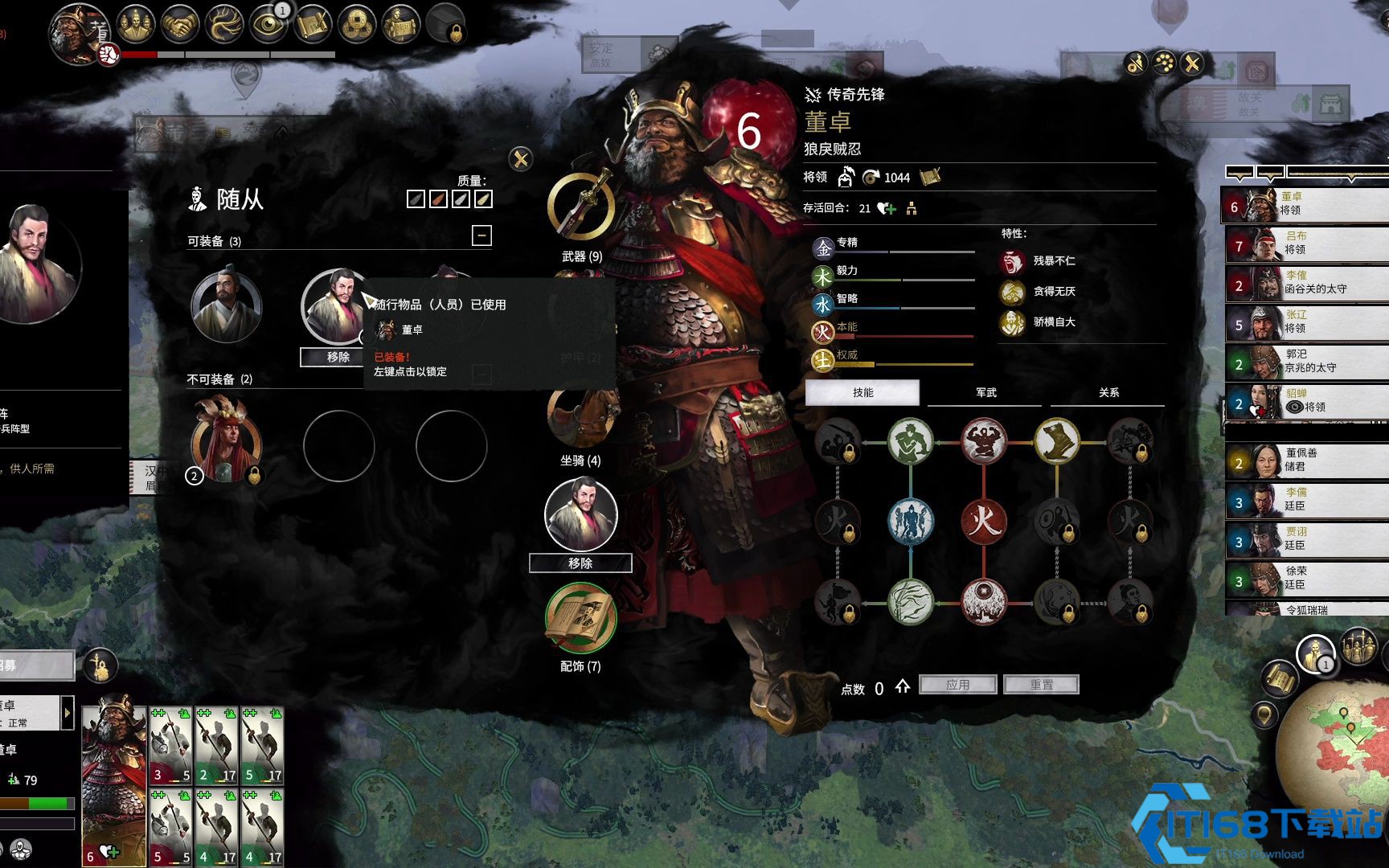Click the red 火 skill node
Viewport: 1389px width, 868px height.
[983, 520]
